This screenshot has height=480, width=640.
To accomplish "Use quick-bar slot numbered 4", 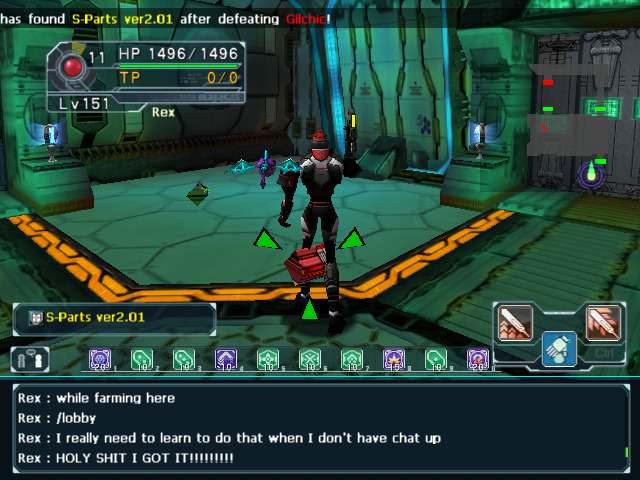I will 226,359.
